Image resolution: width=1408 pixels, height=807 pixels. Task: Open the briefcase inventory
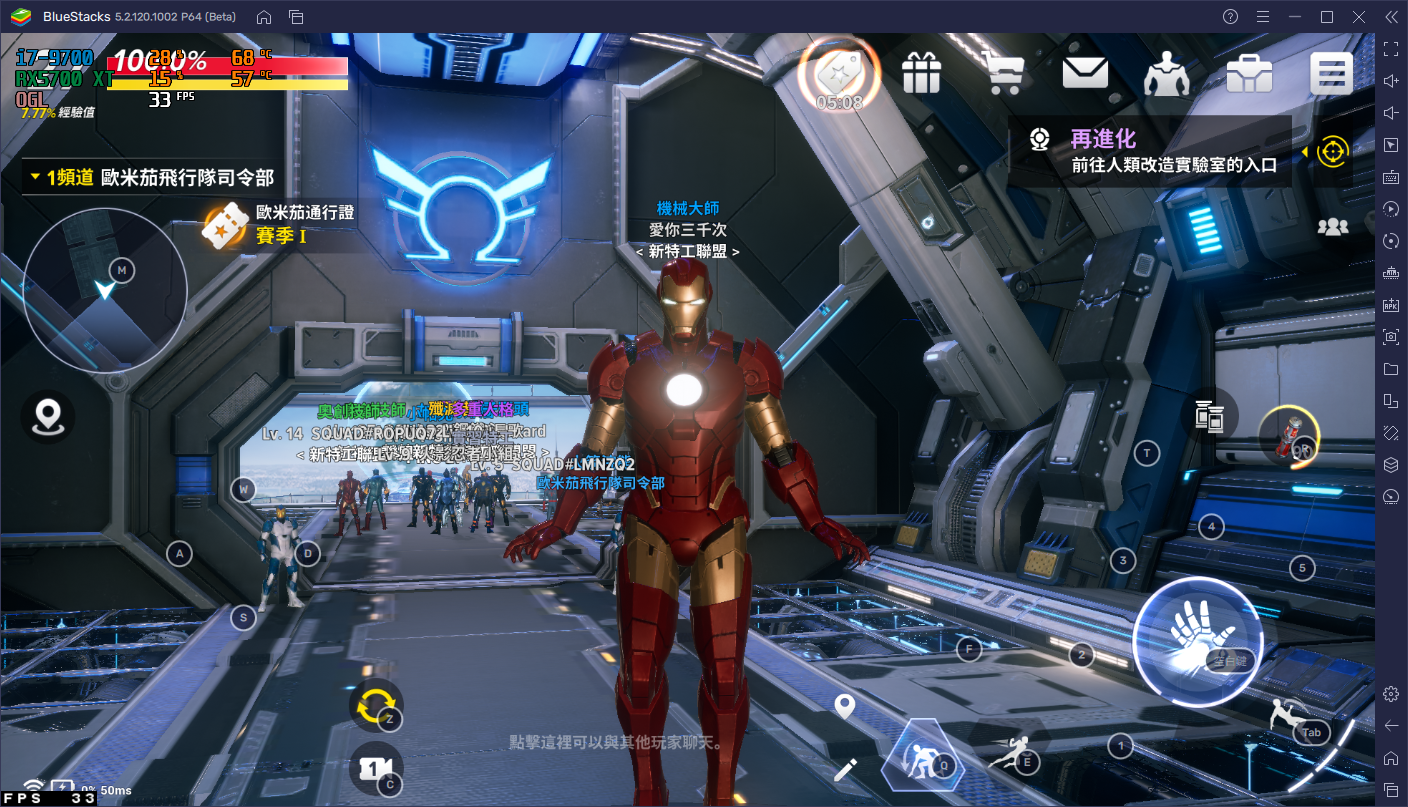[x=1249, y=72]
